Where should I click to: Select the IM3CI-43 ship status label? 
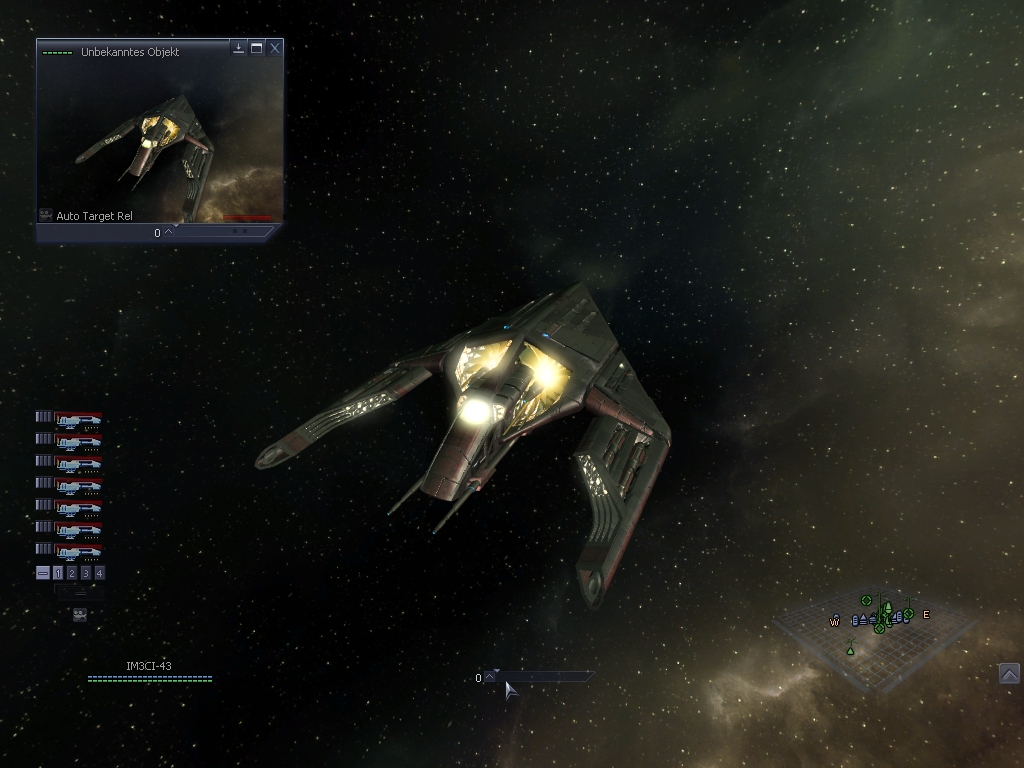(149, 666)
